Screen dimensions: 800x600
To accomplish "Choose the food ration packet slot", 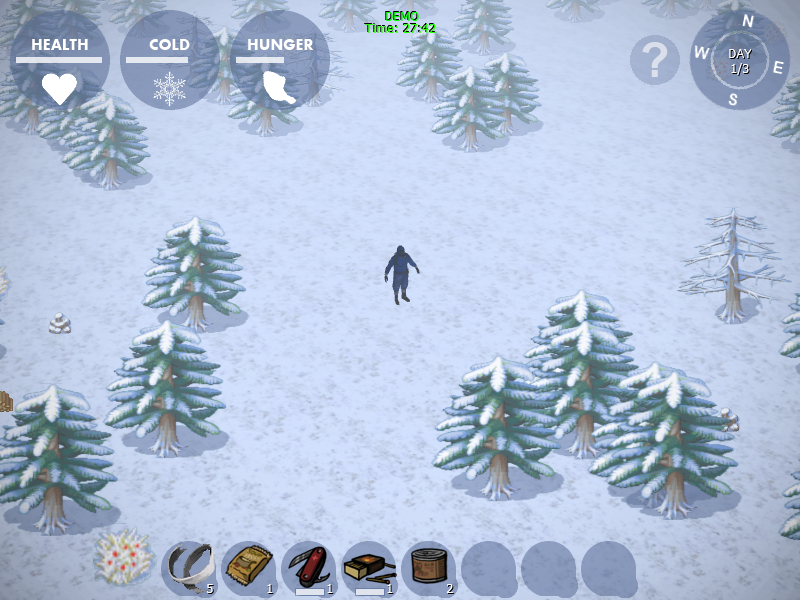I will [x=248, y=568].
